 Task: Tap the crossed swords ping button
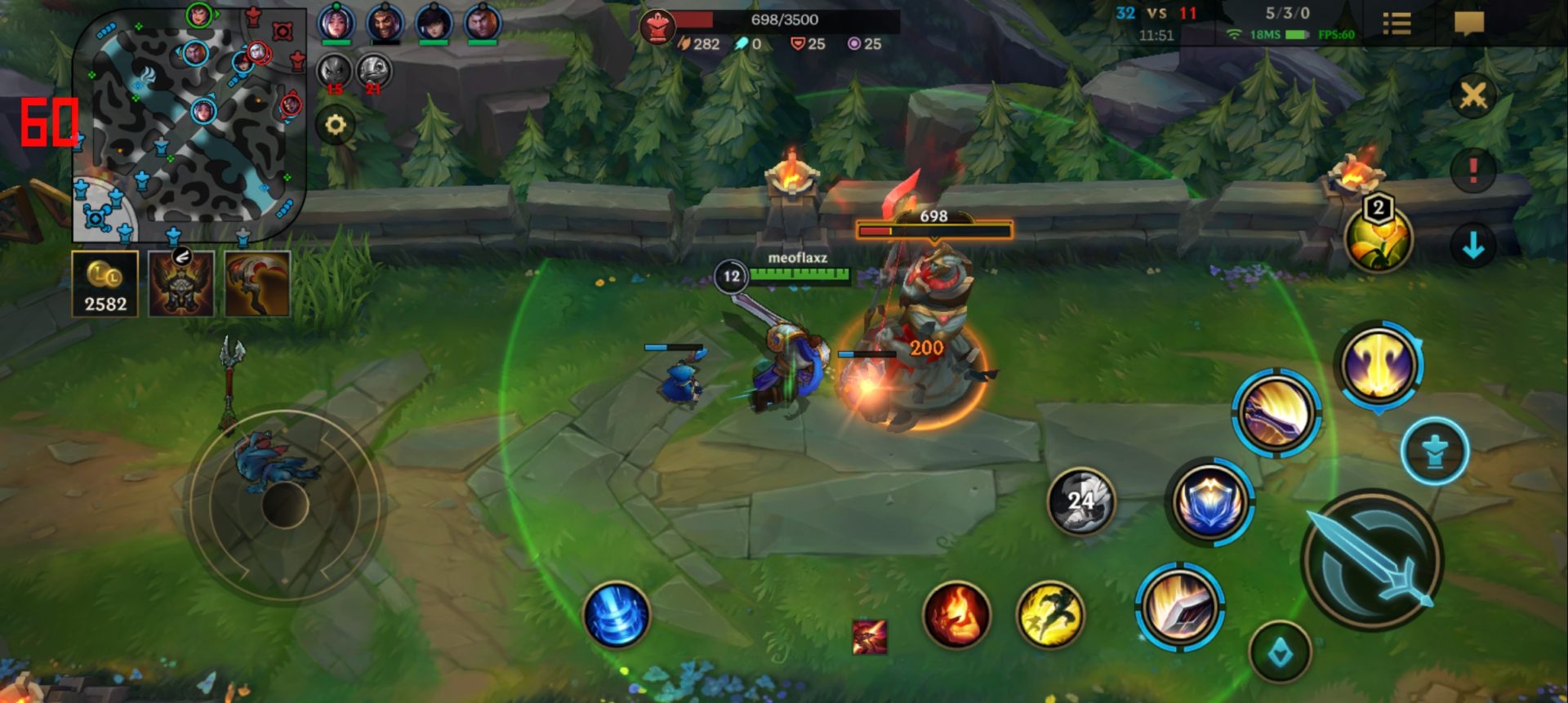1472,96
